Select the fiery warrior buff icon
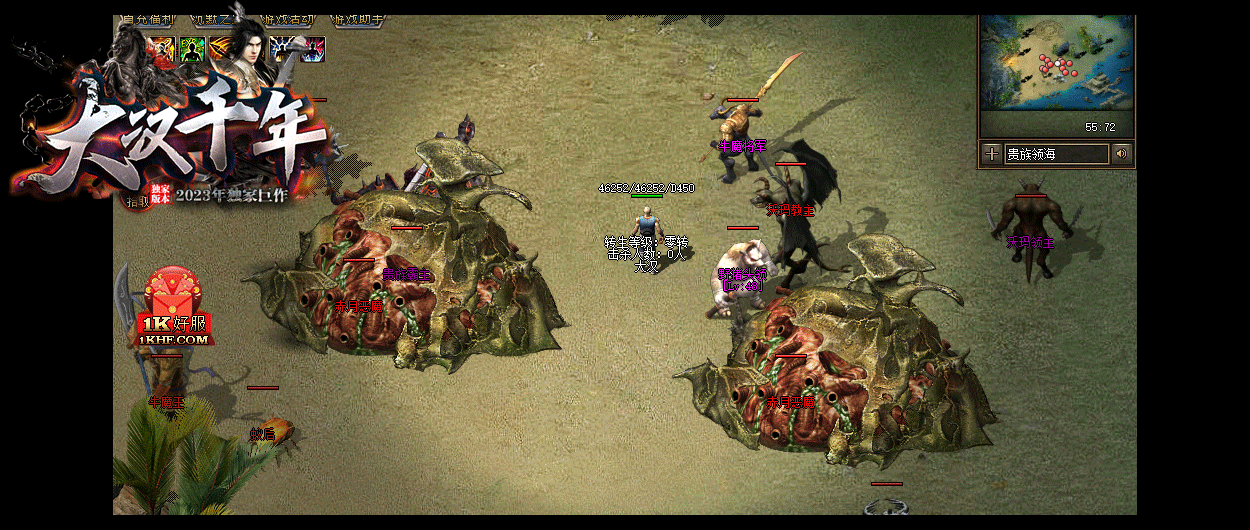This screenshot has width=1250, height=530. [162, 49]
